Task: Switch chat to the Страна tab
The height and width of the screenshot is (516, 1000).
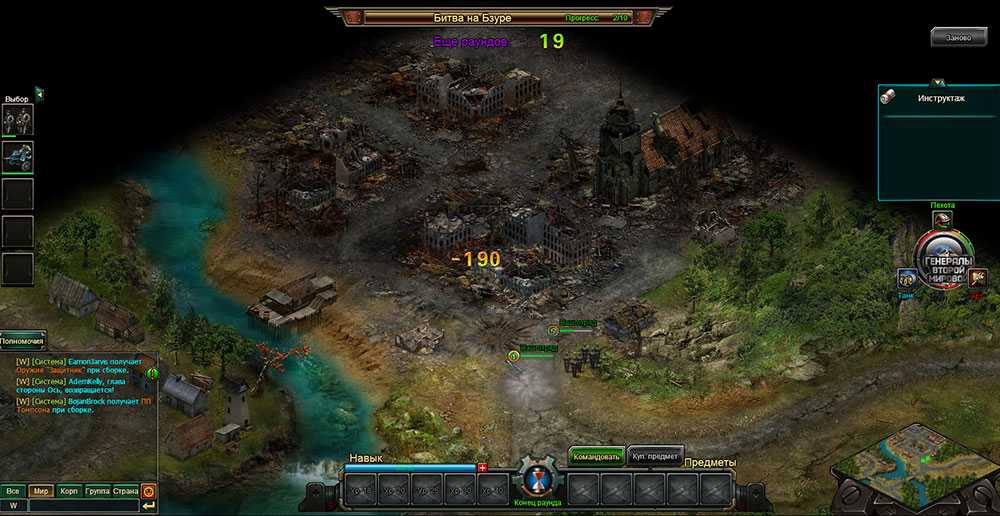Action: pyautogui.click(x=125, y=491)
